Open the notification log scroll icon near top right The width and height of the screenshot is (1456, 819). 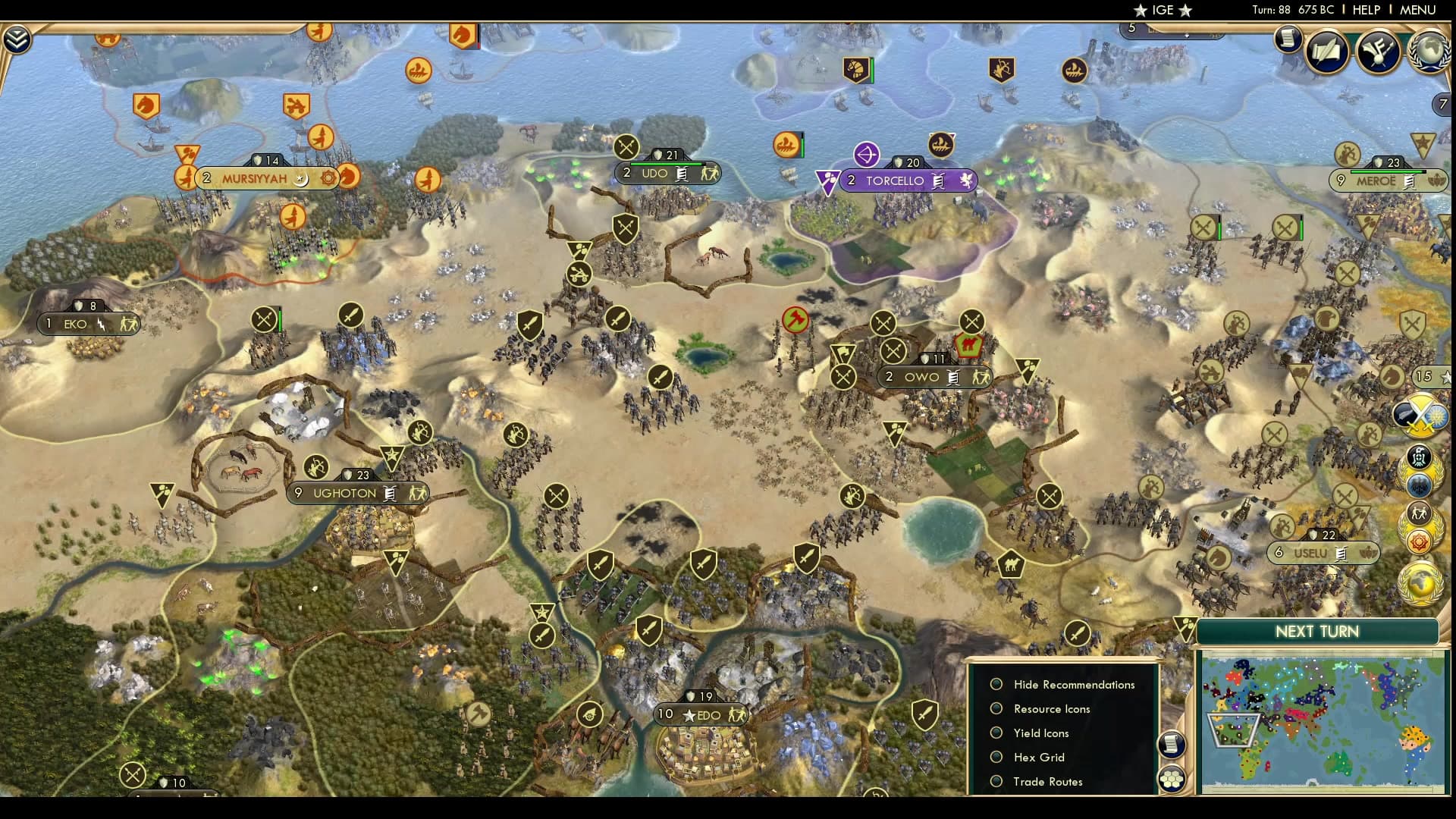coord(1287,39)
